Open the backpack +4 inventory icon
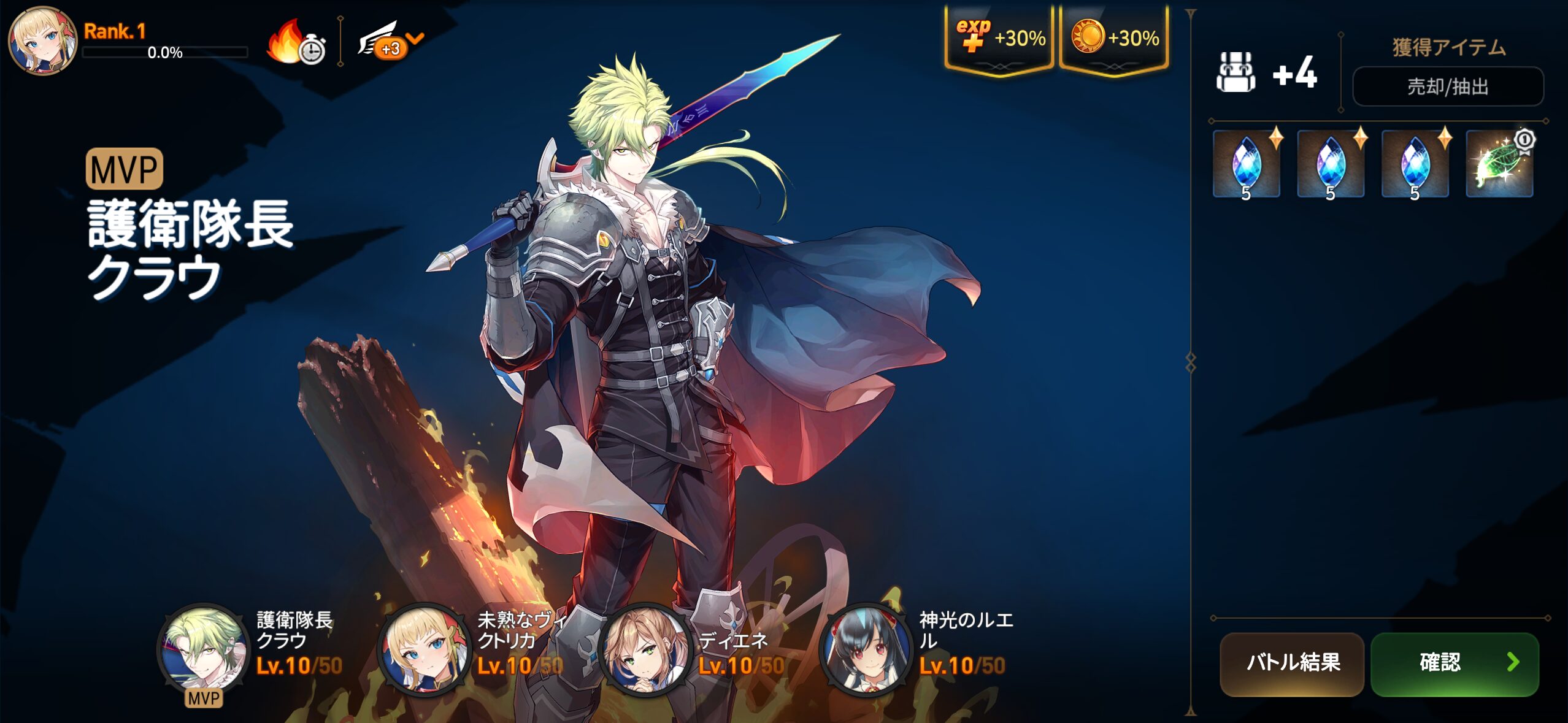This screenshot has height=723, width=1568. pyautogui.click(x=1236, y=72)
